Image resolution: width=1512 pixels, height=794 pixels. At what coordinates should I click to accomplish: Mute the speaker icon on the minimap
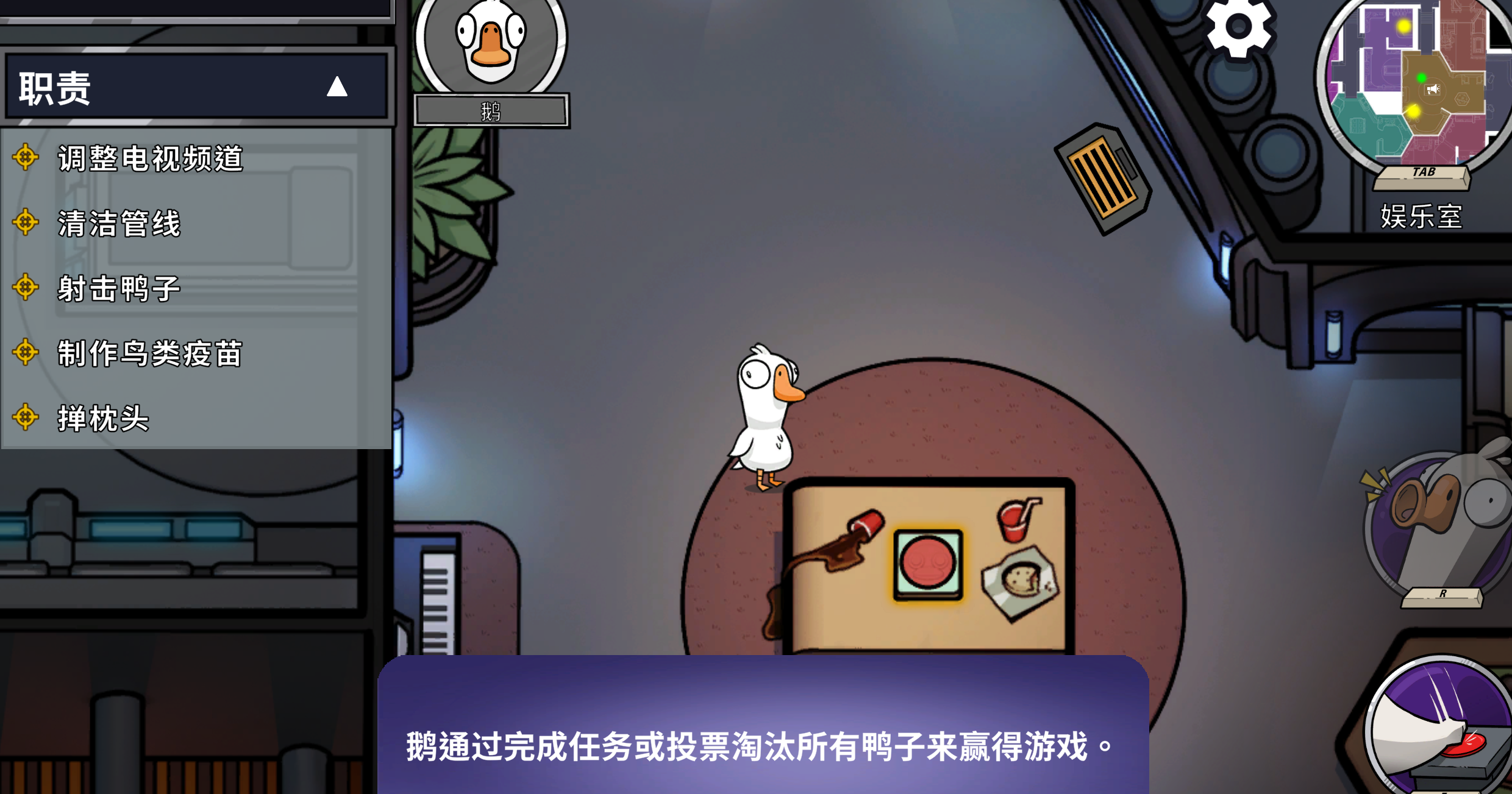tap(1433, 88)
